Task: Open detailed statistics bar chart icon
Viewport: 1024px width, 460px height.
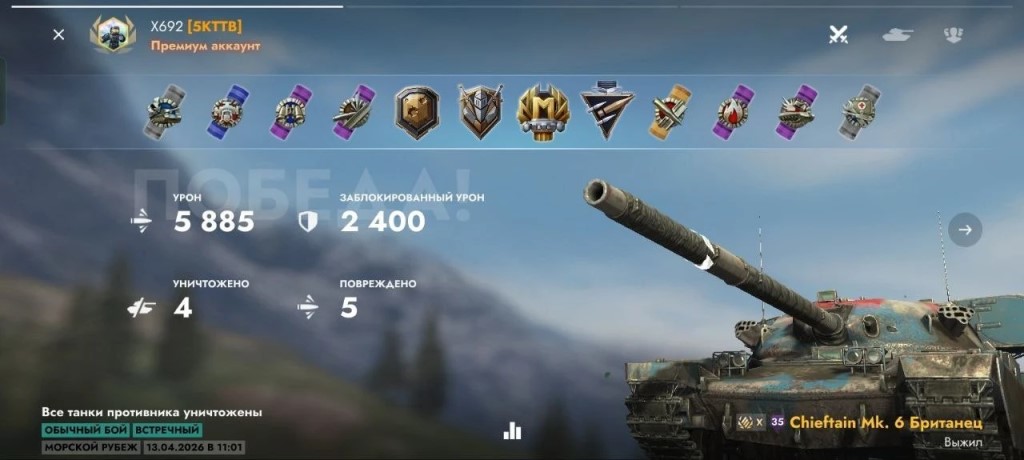Action: click(x=513, y=430)
